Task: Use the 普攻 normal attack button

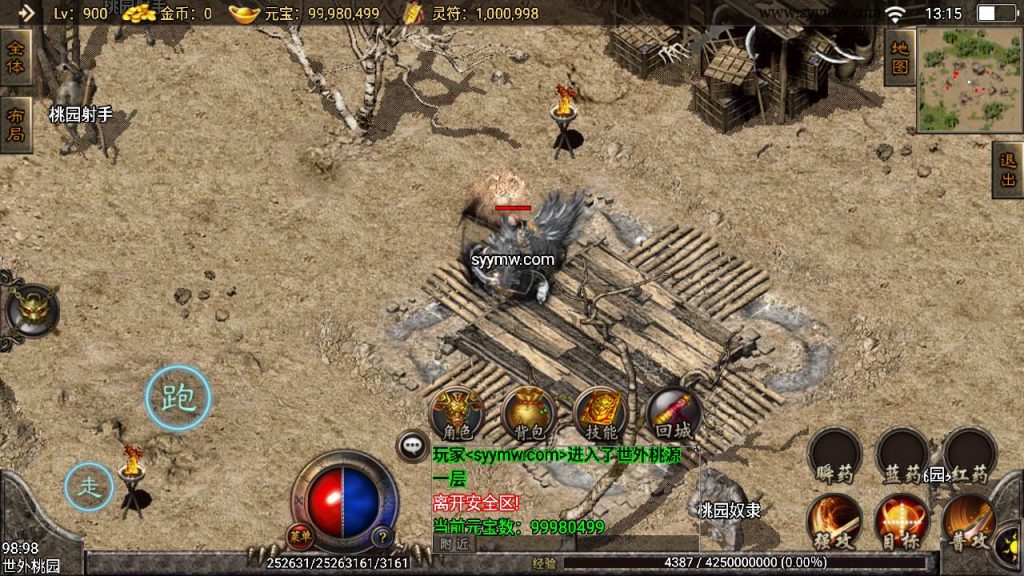Action: pyautogui.click(x=968, y=519)
